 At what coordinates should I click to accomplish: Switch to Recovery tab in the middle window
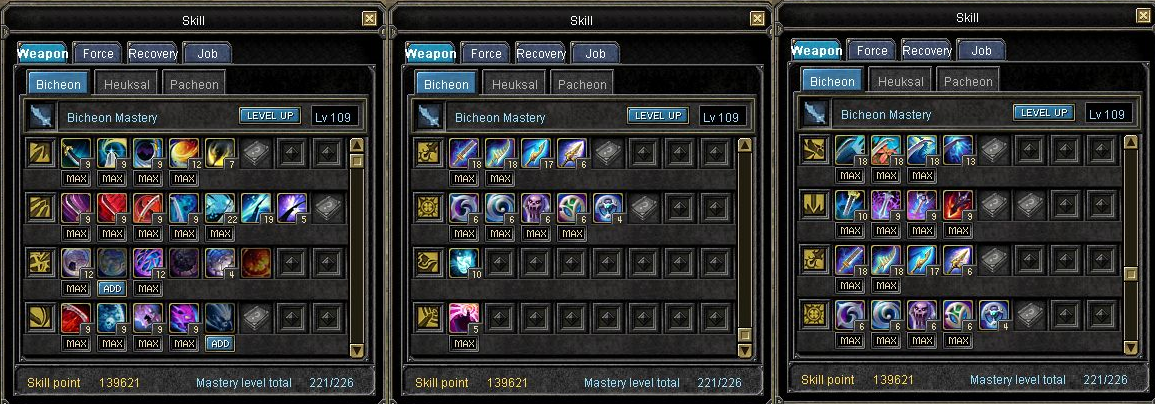541,53
